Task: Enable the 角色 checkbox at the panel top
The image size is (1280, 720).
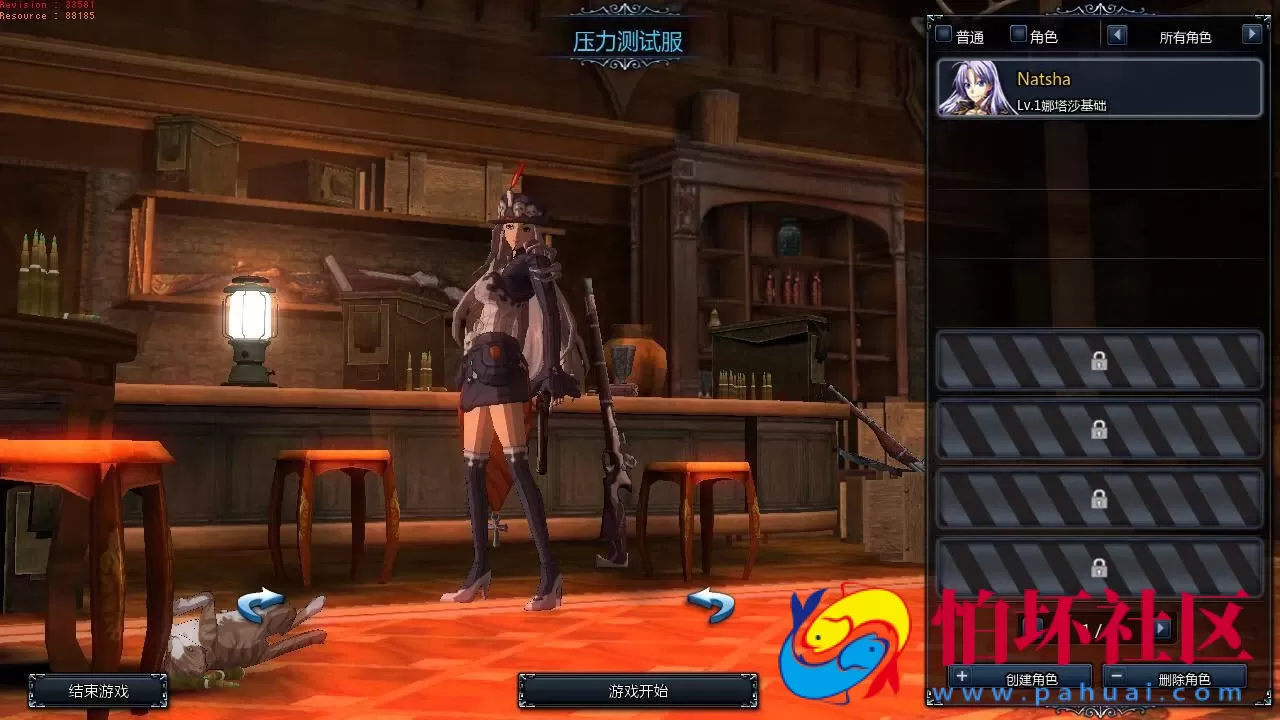Action: tap(1016, 33)
